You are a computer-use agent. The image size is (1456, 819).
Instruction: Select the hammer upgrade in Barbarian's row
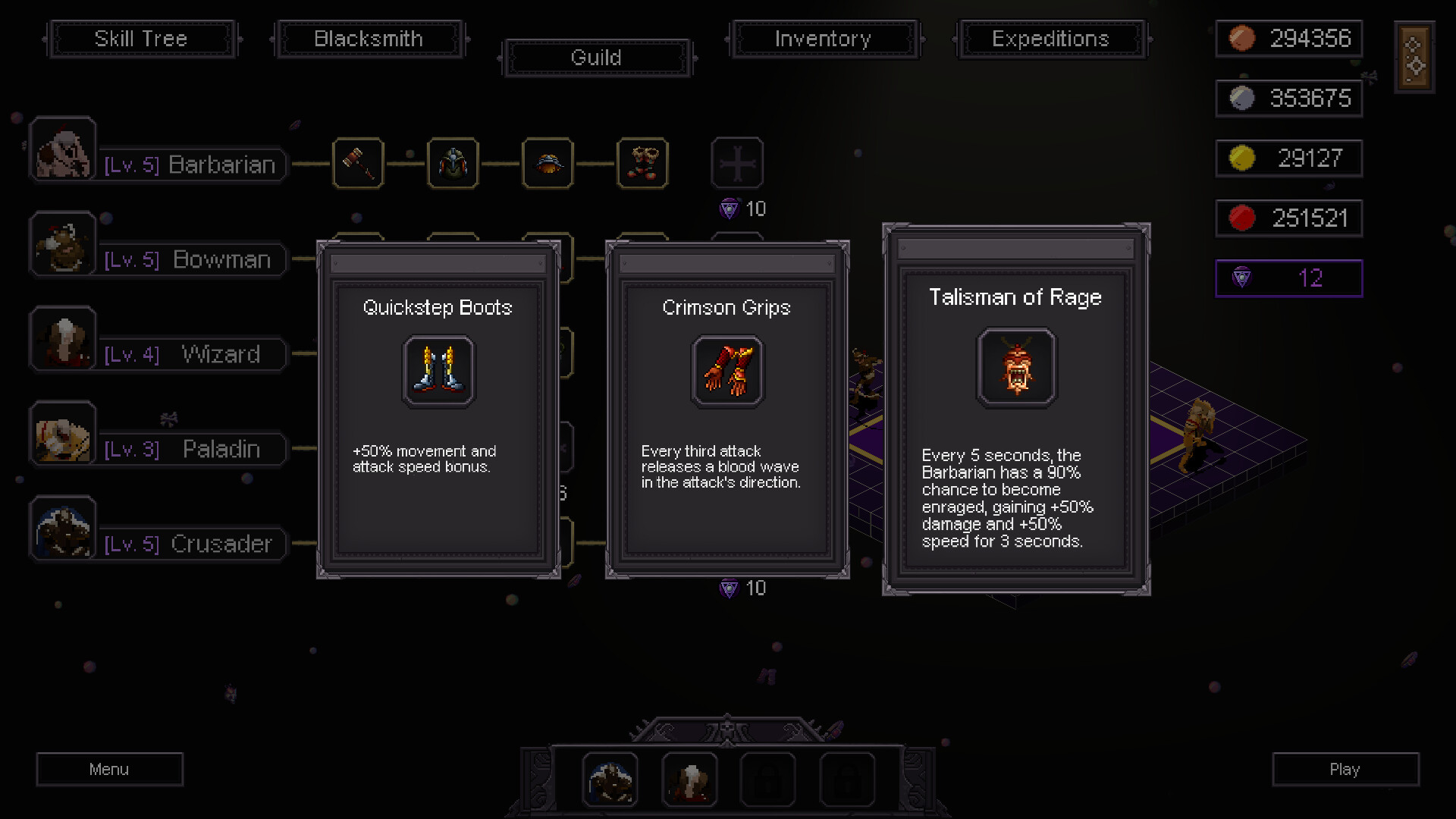(x=358, y=163)
